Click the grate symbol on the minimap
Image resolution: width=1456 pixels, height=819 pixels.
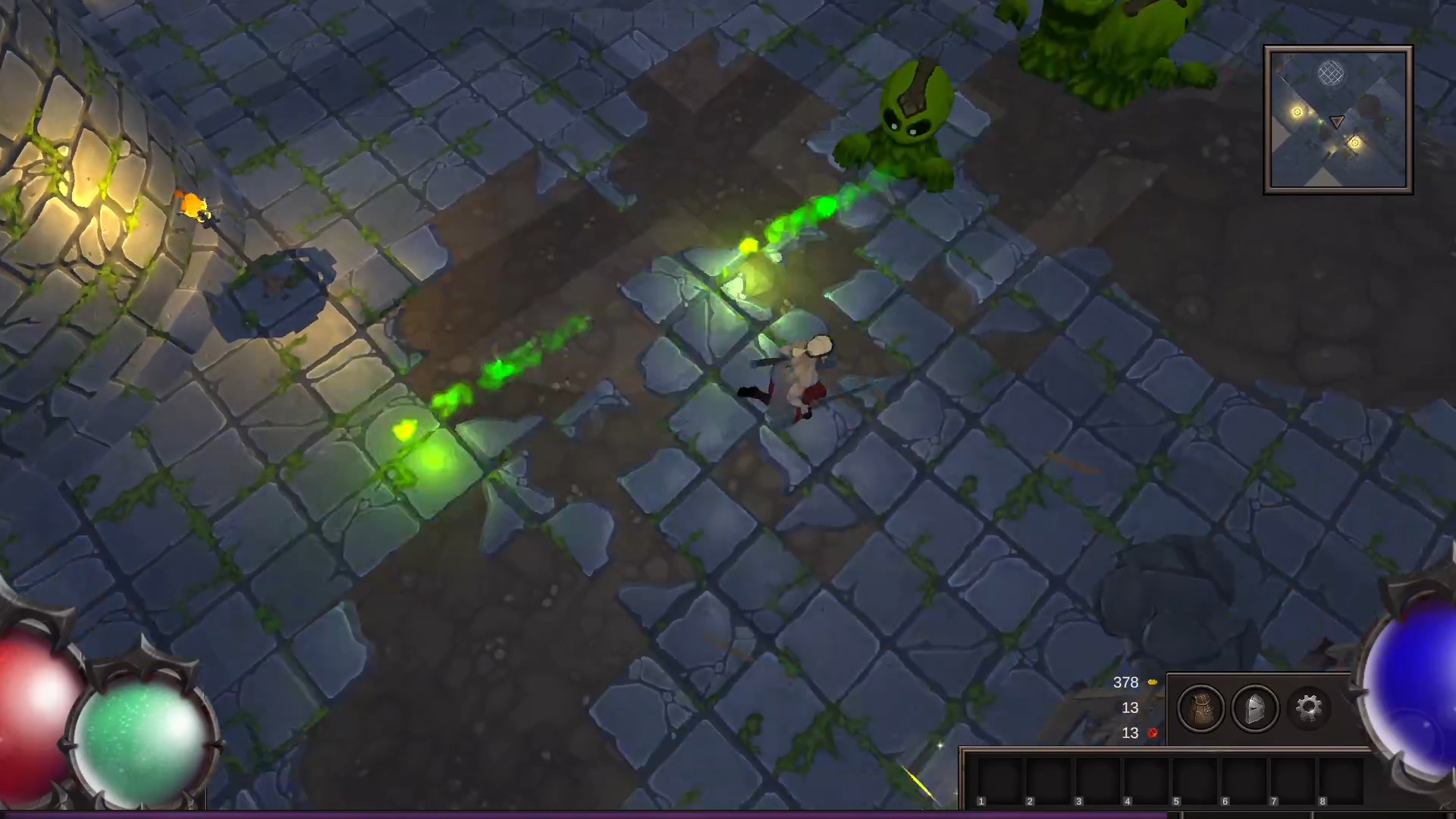click(x=1331, y=73)
